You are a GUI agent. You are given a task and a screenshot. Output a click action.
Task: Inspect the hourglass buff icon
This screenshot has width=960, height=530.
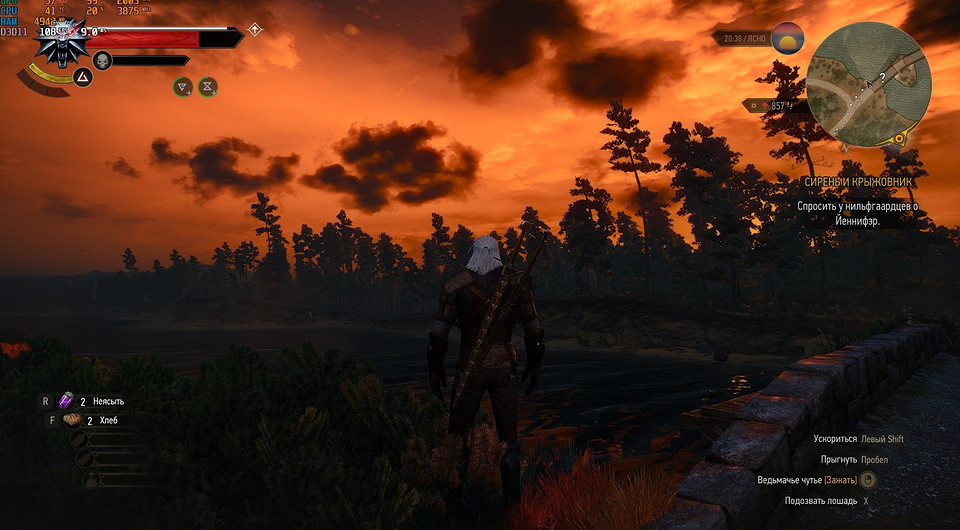208,87
